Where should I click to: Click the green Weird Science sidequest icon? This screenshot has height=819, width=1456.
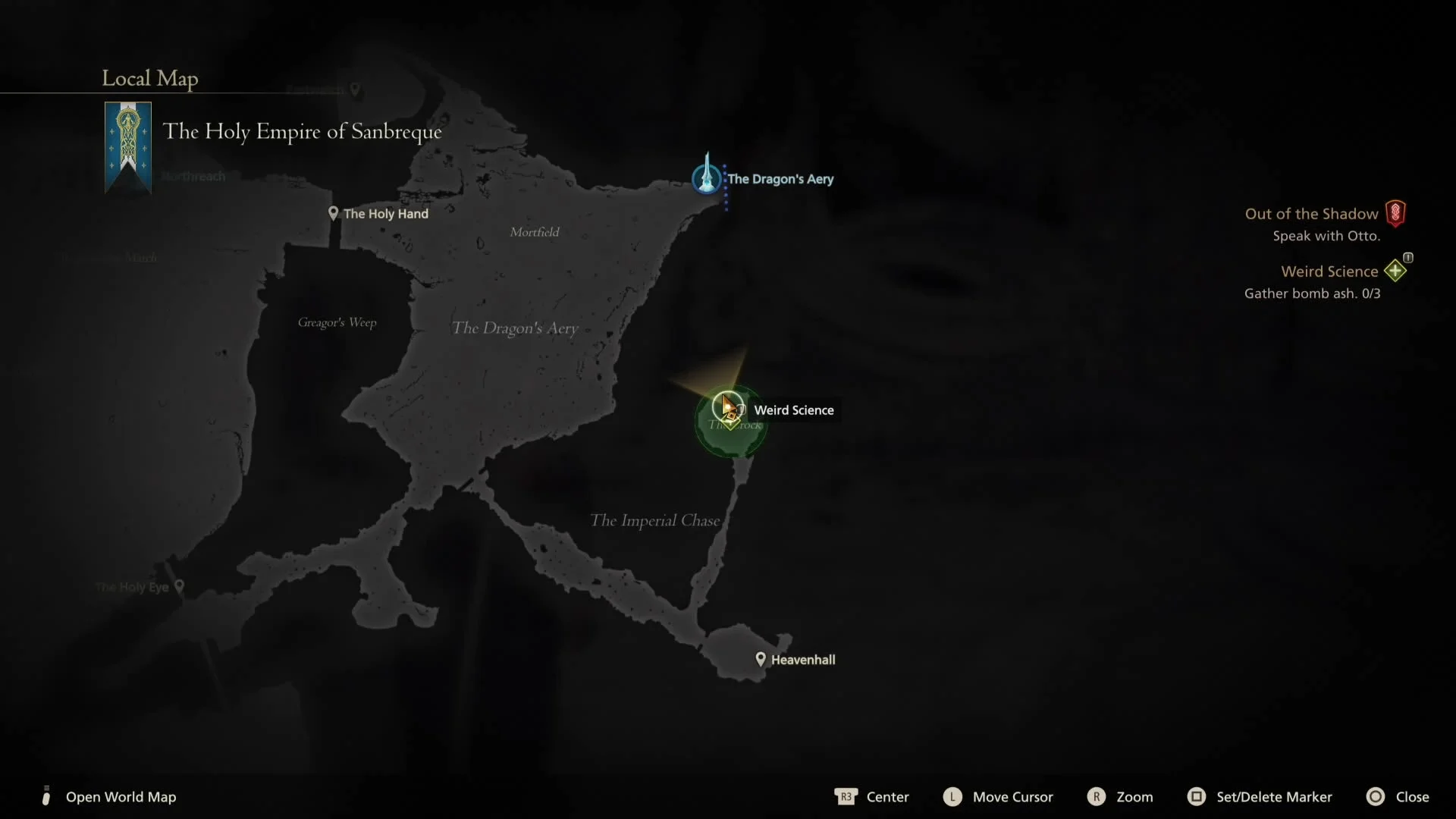click(1395, 271)
